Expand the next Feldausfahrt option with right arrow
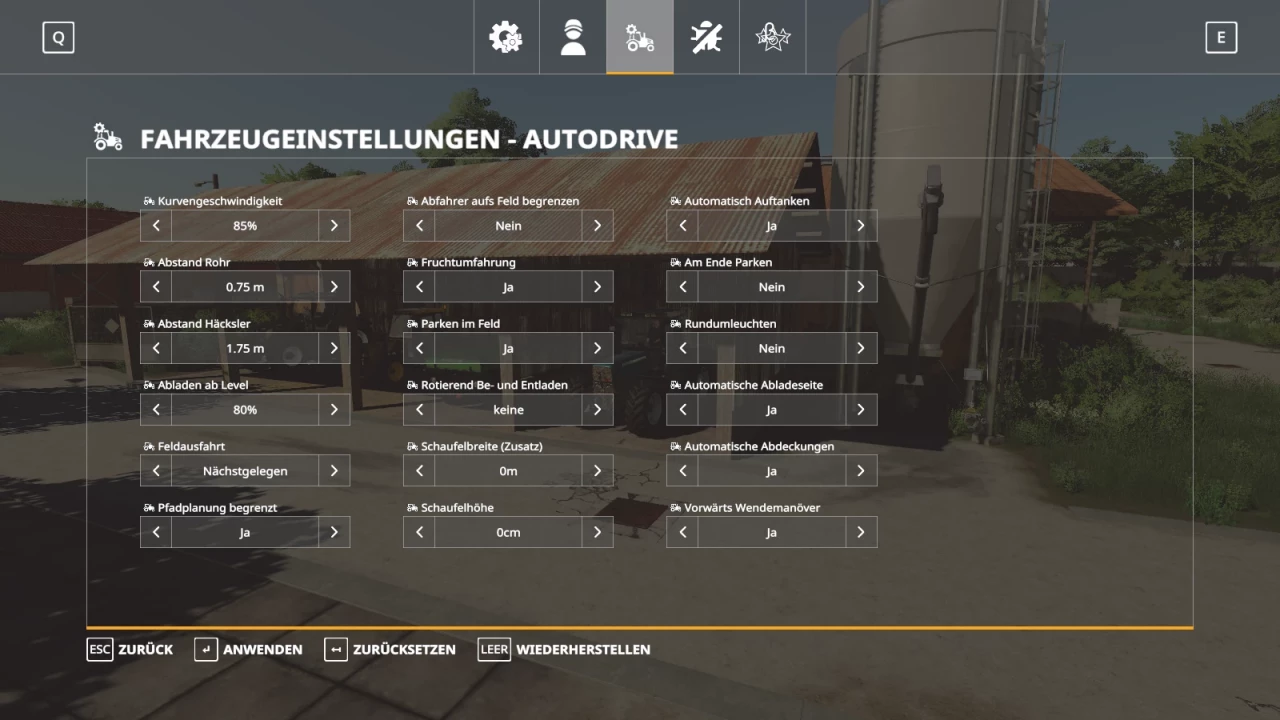Screen dimensions: 1280x720 pyautogui.click(x=334, y=470)
